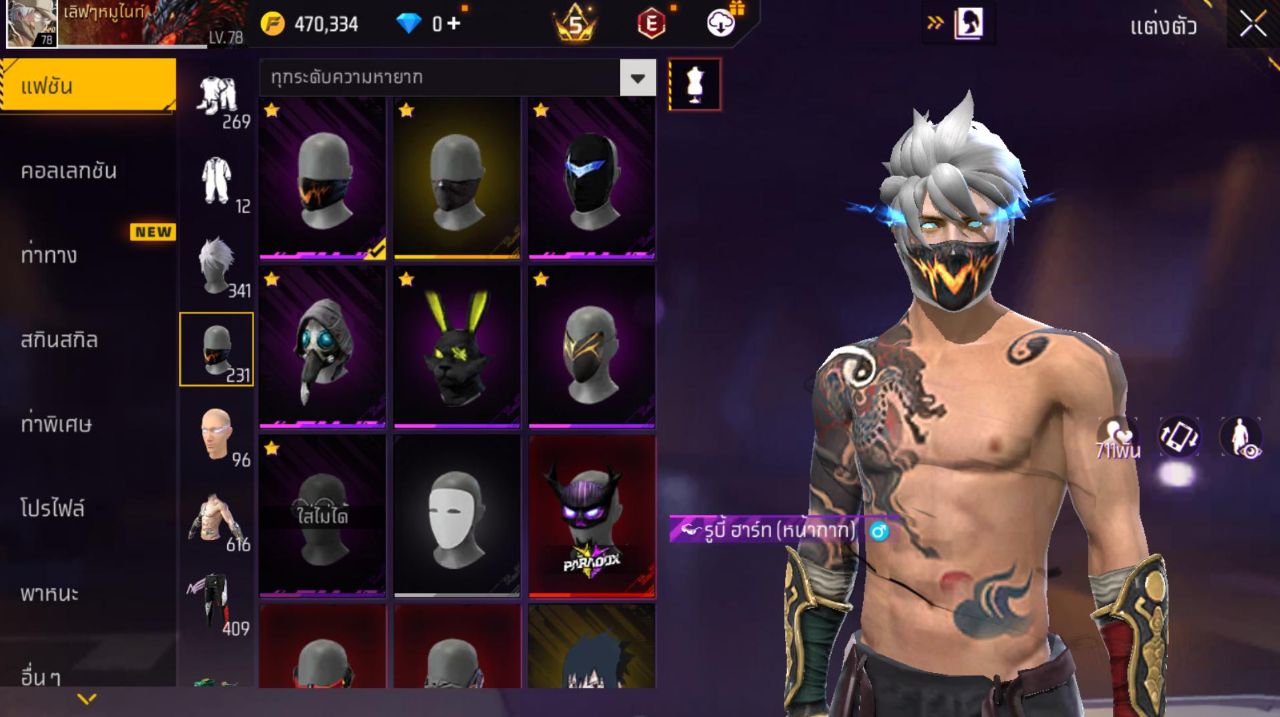Viewport: 1280px width, 717px height.
Task: Close the wardrobe screen with X
Action: pos(1252,25)
